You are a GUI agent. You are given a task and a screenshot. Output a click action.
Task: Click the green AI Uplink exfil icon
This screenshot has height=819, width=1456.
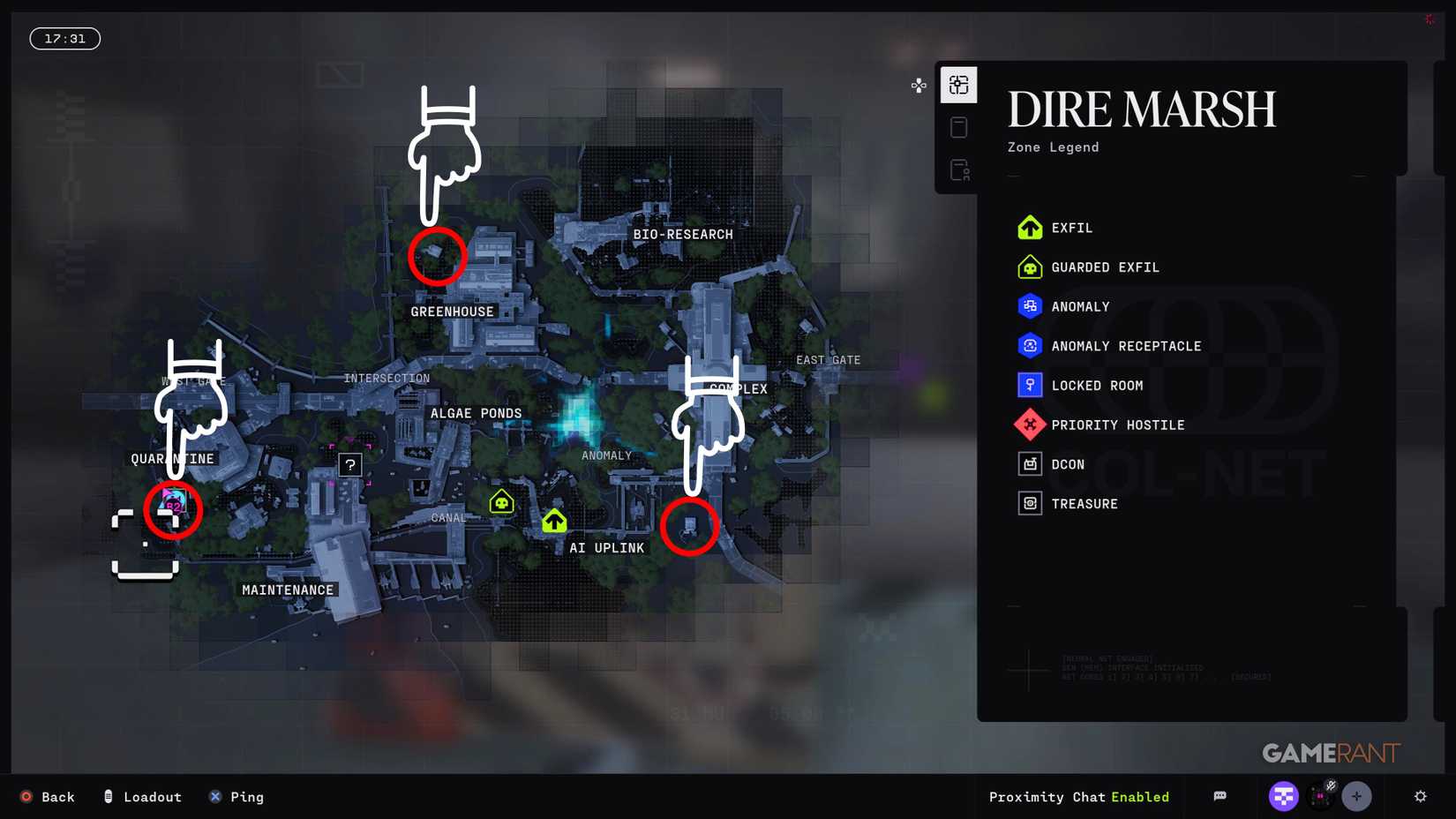(554, 521)
